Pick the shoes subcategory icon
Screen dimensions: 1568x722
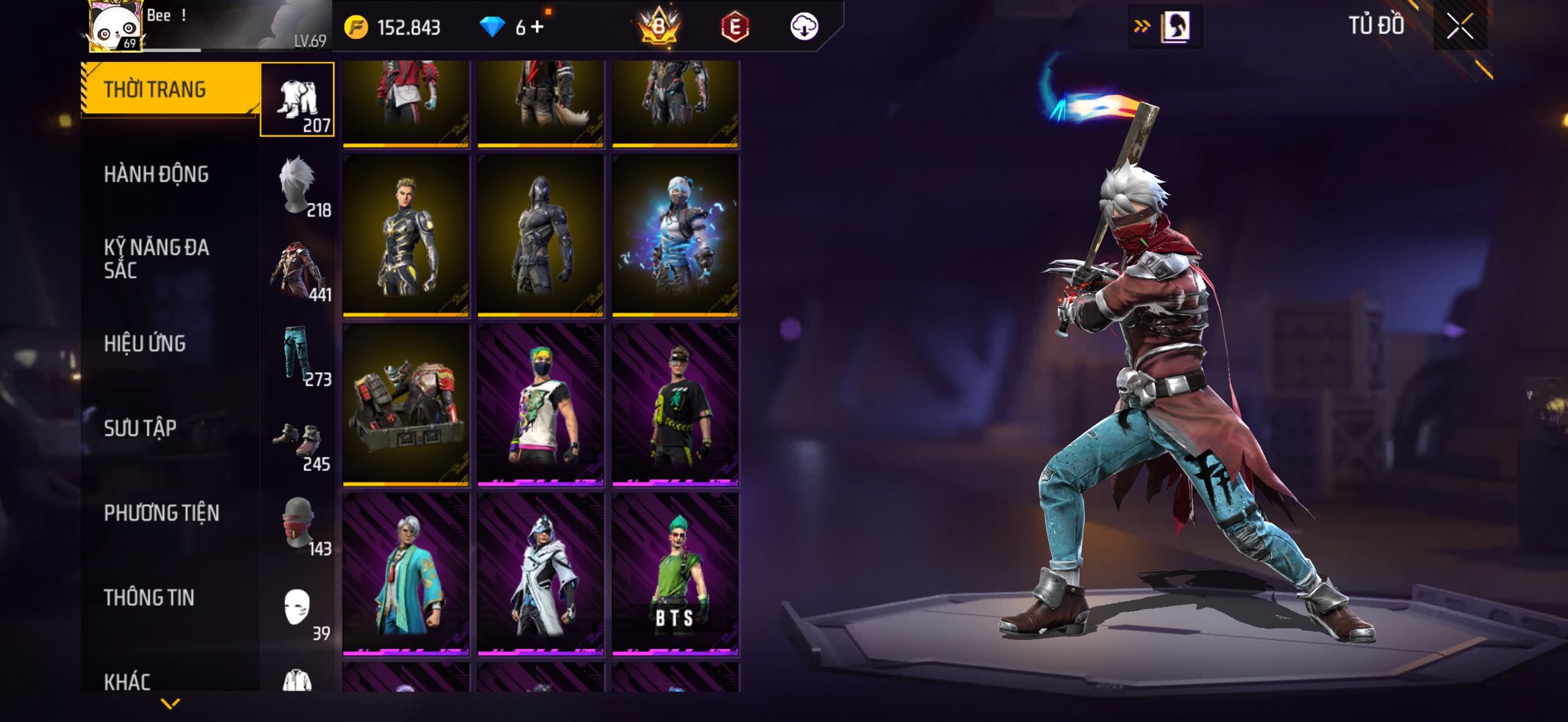[297, 440]
